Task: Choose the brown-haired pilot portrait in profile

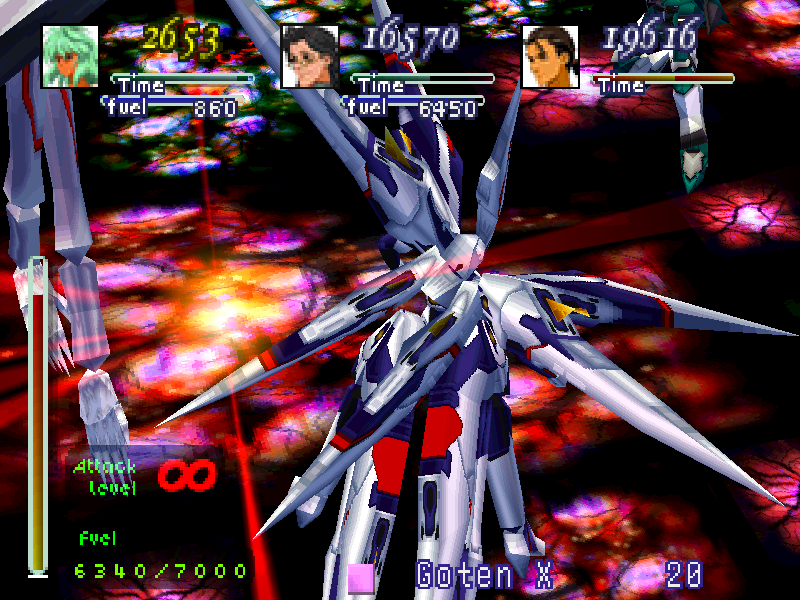Action: (x=550, y=56)
